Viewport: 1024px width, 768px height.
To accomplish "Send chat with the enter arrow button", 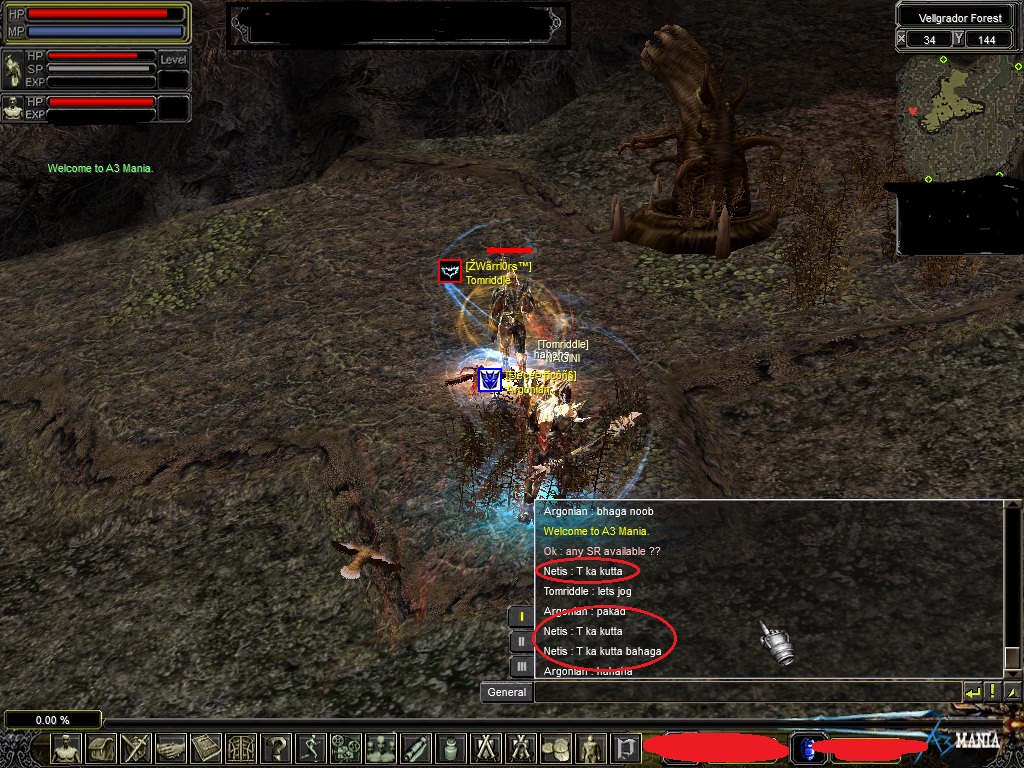I will click(x=972, y=692).
